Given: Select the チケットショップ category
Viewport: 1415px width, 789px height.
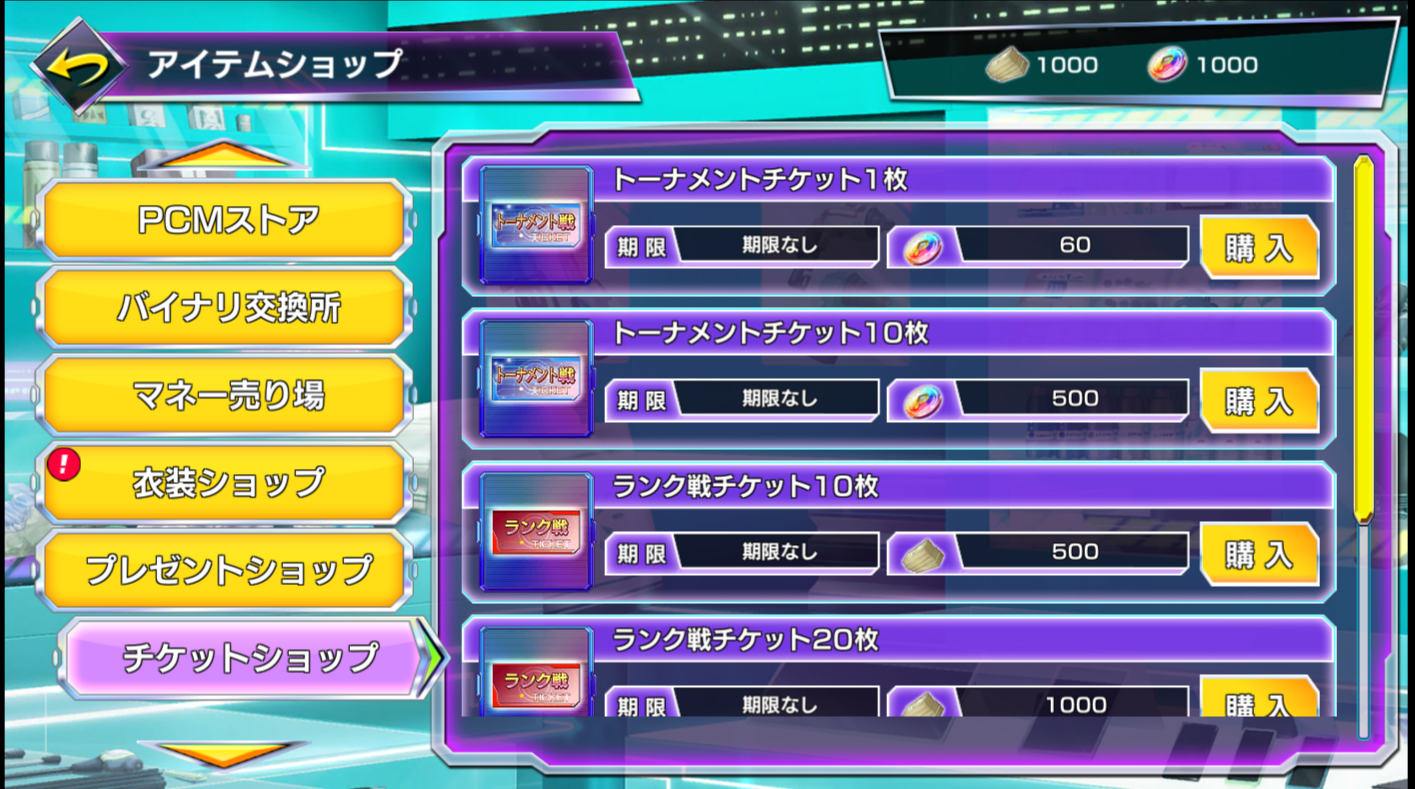Looking at the screenshot, I should pos(249,658).
